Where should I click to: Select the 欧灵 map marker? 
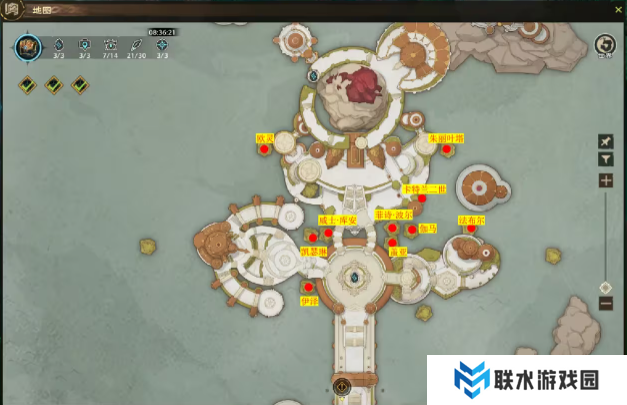click(264, 150)
